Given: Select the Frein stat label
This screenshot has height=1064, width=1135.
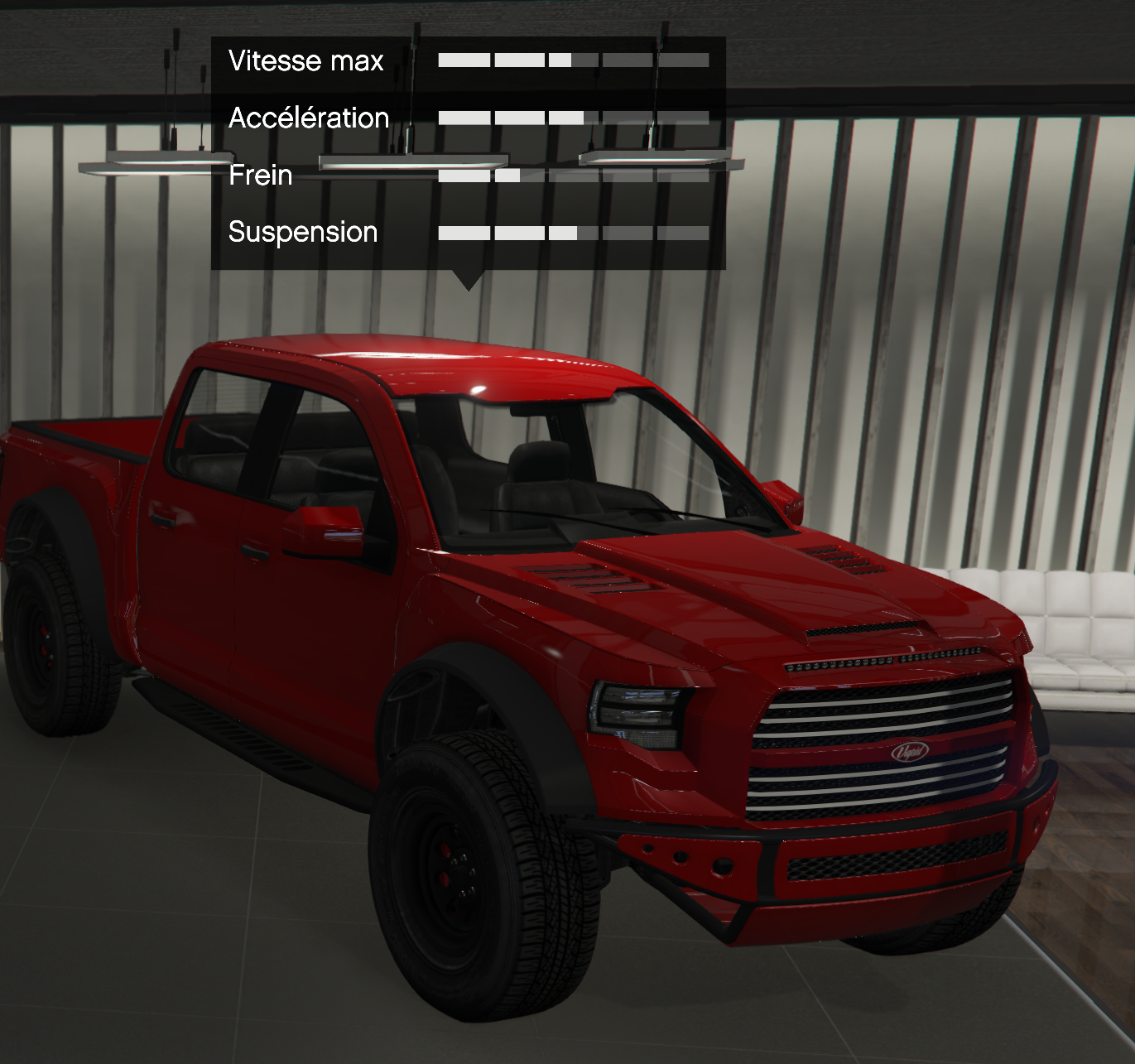Looking at the screenshot, I should click(x=259, y=176).
